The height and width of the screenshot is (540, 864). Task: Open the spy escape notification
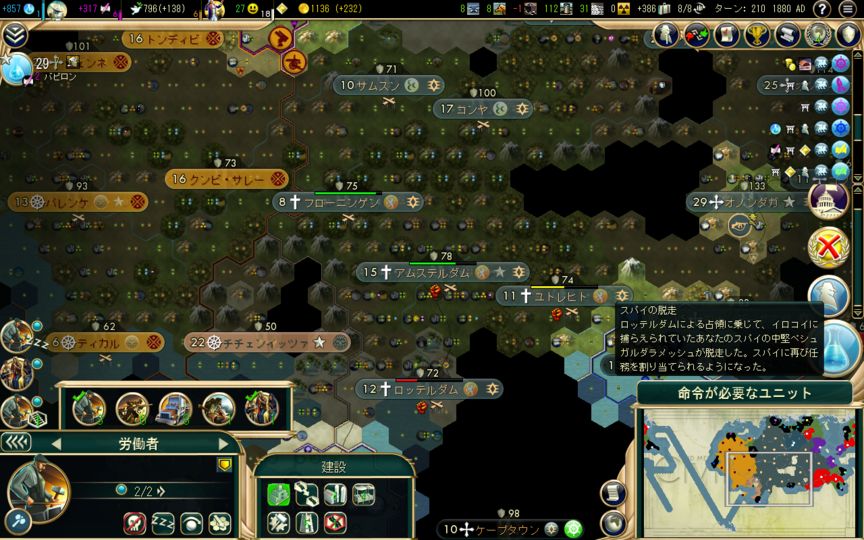click(828, 294)
